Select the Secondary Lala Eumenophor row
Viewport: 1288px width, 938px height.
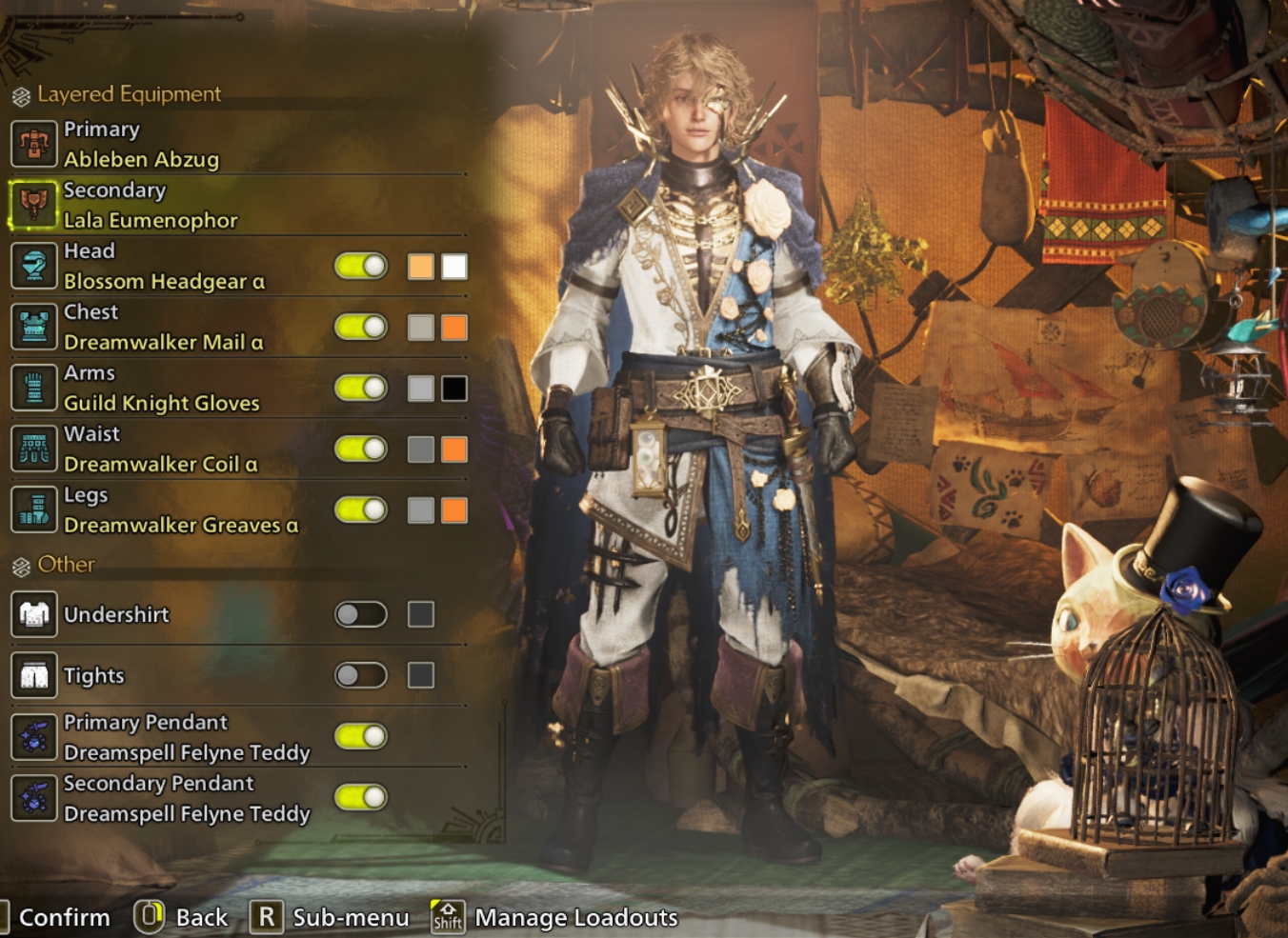pos(151,206)
